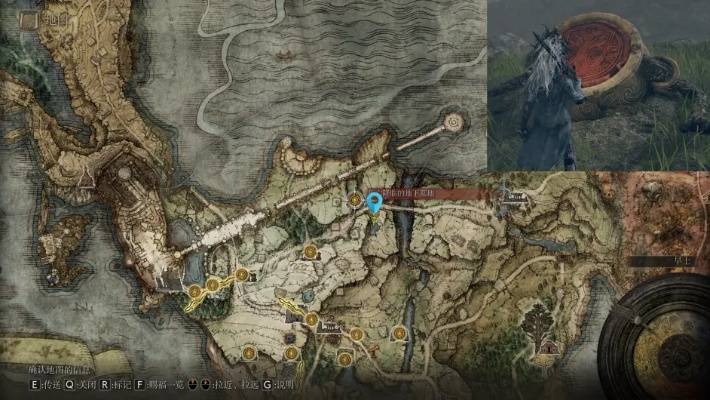
Task: Select the small church icon beneath the tree
Action: point(547,347)
